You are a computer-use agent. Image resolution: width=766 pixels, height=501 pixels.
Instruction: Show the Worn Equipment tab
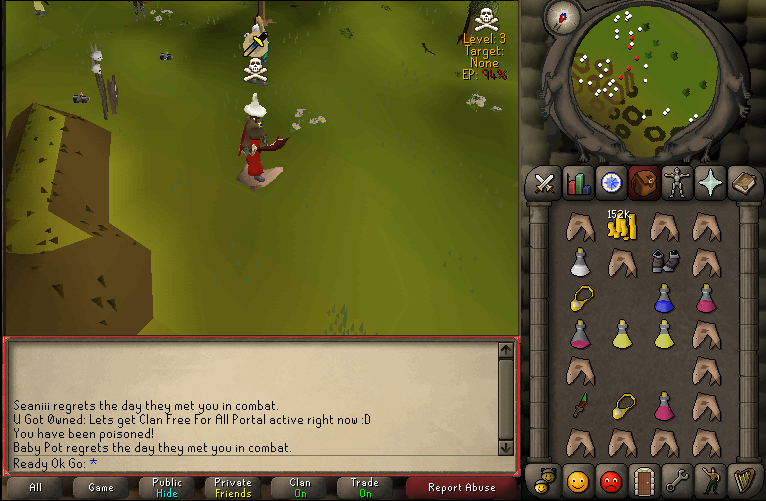point(676,182)
